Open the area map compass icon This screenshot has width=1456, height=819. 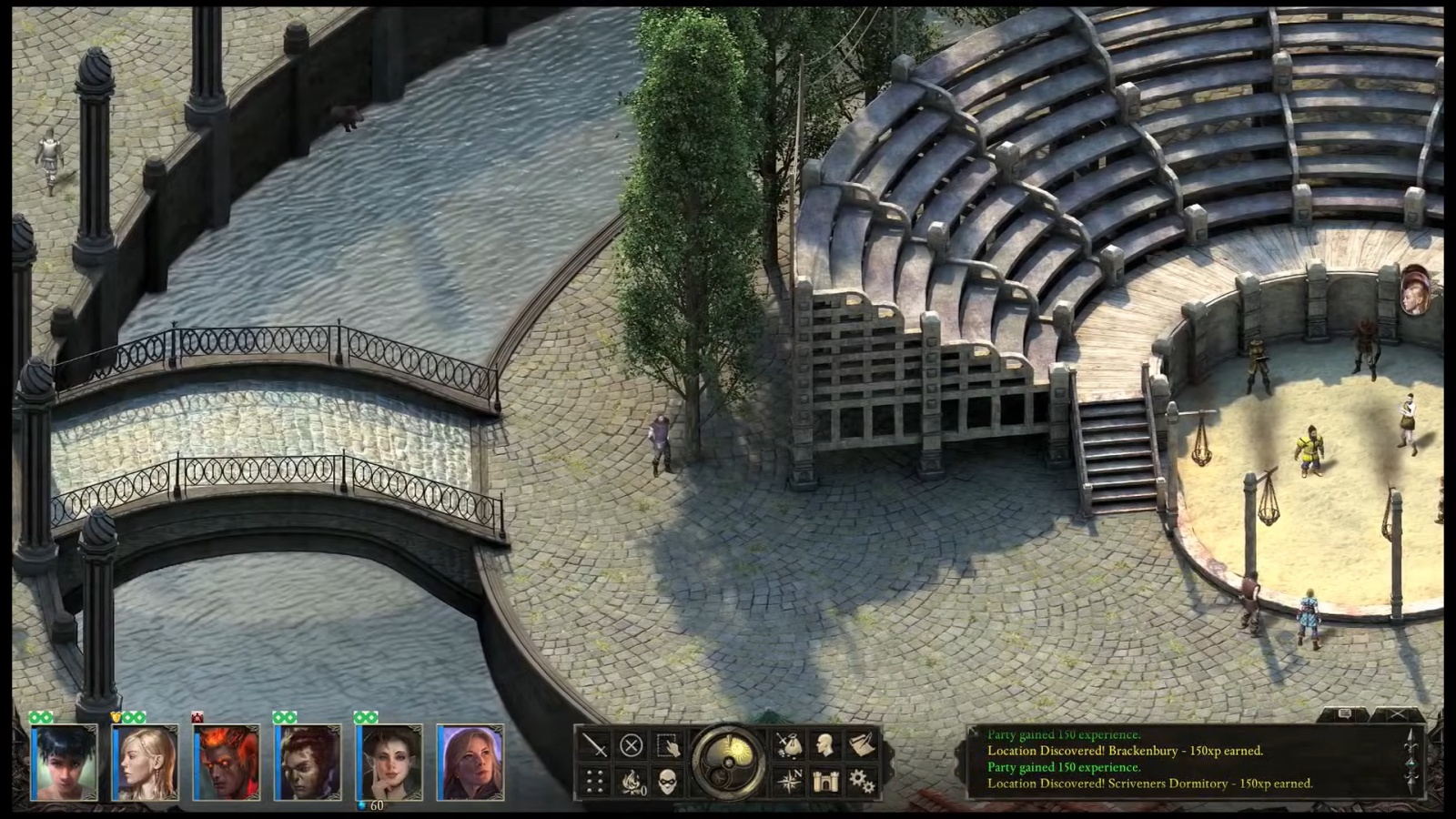(x=788, y=781)
